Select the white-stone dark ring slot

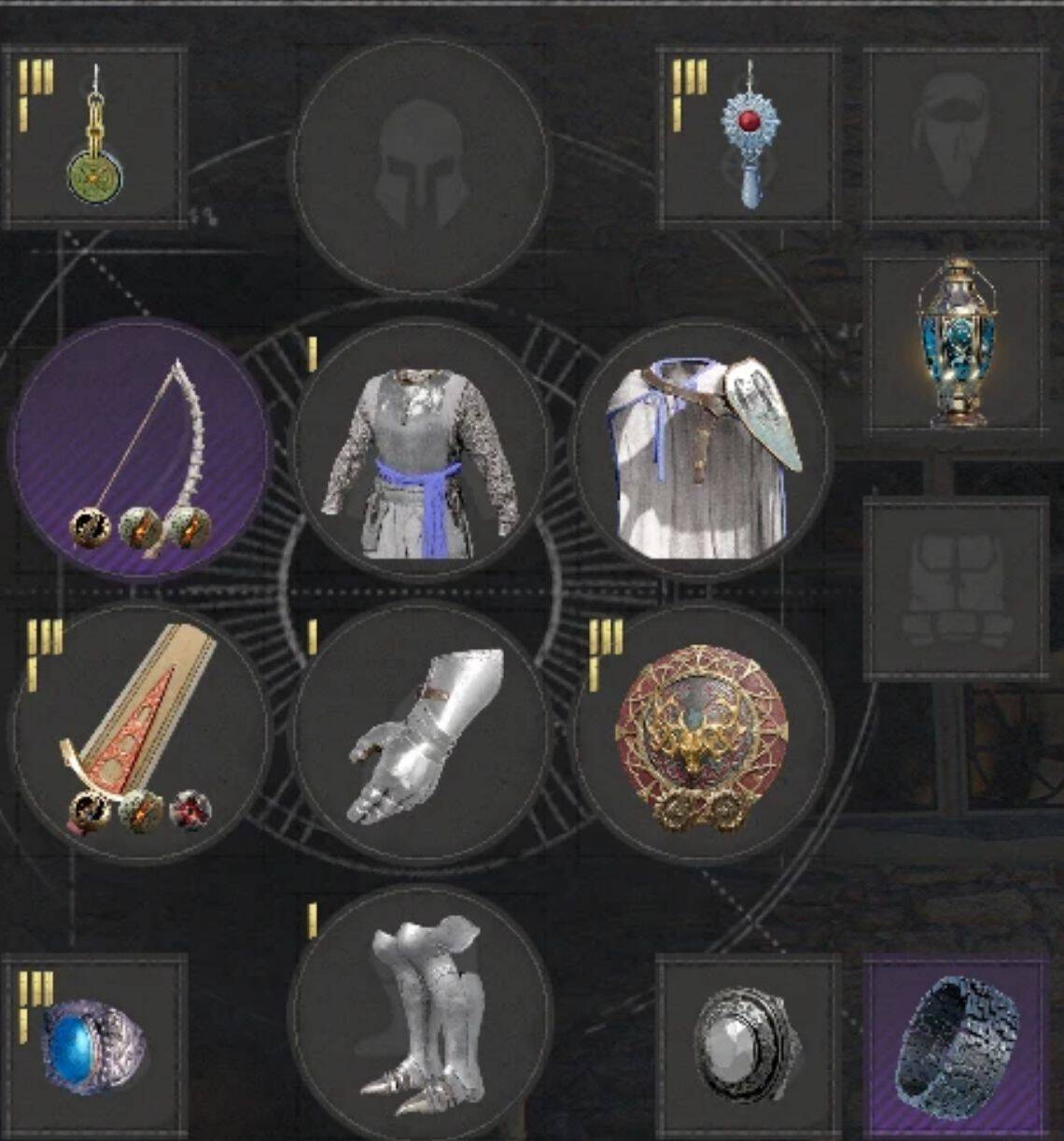click(x=749, y=1046)
